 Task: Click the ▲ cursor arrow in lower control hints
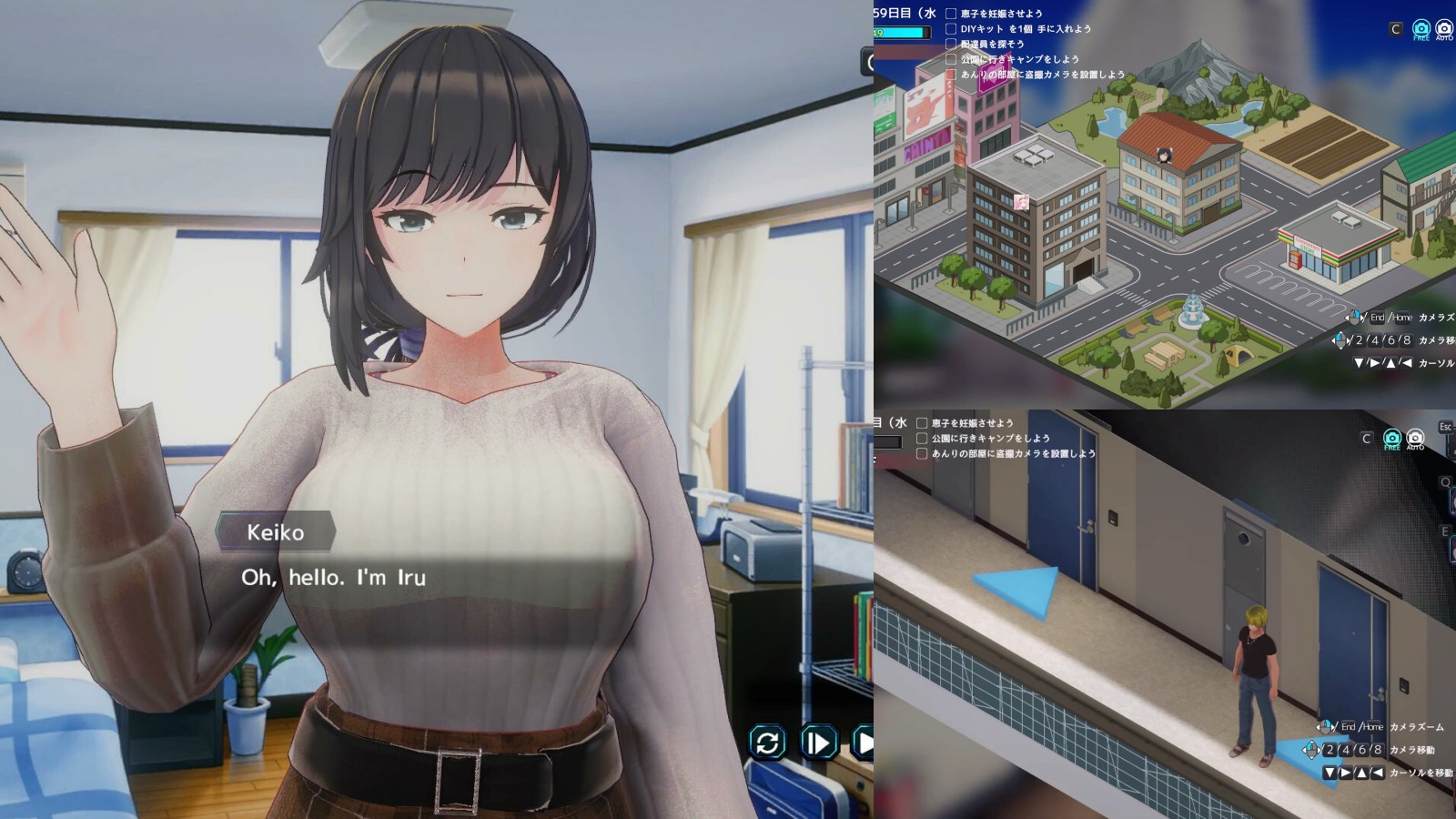pos(1362,773)
